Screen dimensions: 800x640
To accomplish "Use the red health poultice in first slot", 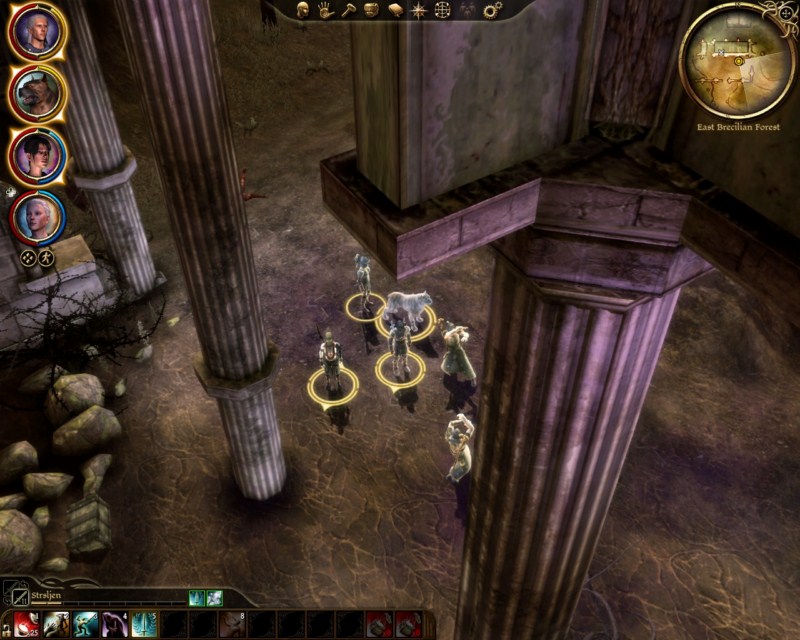I will coord(27,625).
